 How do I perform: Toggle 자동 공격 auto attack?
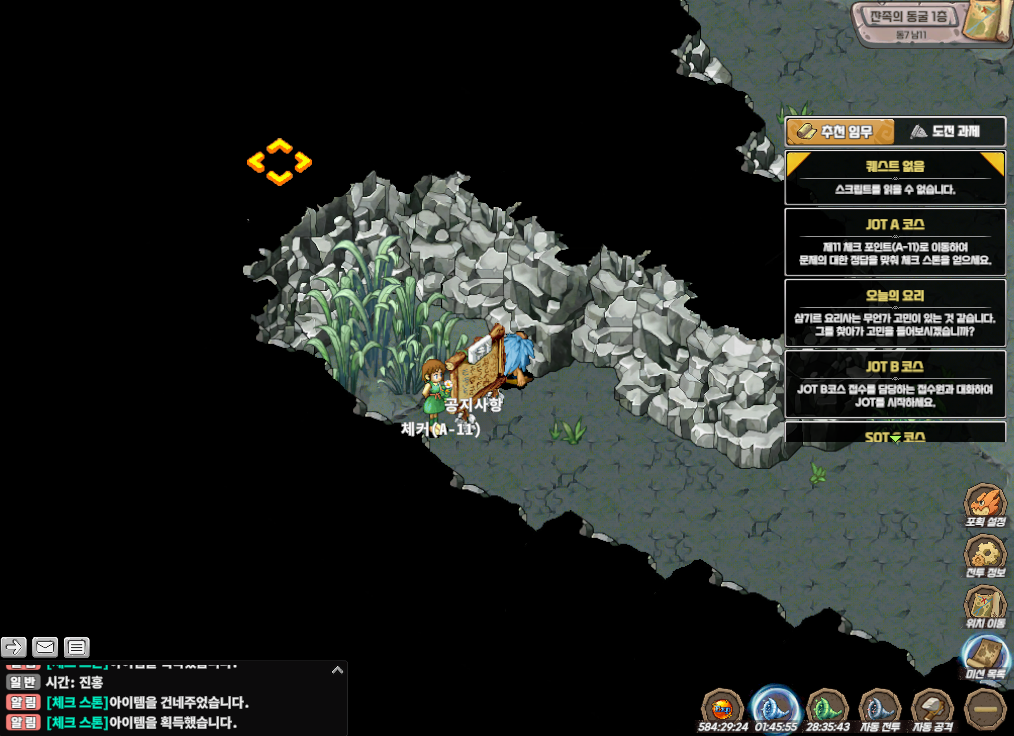(x=932, y=708)
